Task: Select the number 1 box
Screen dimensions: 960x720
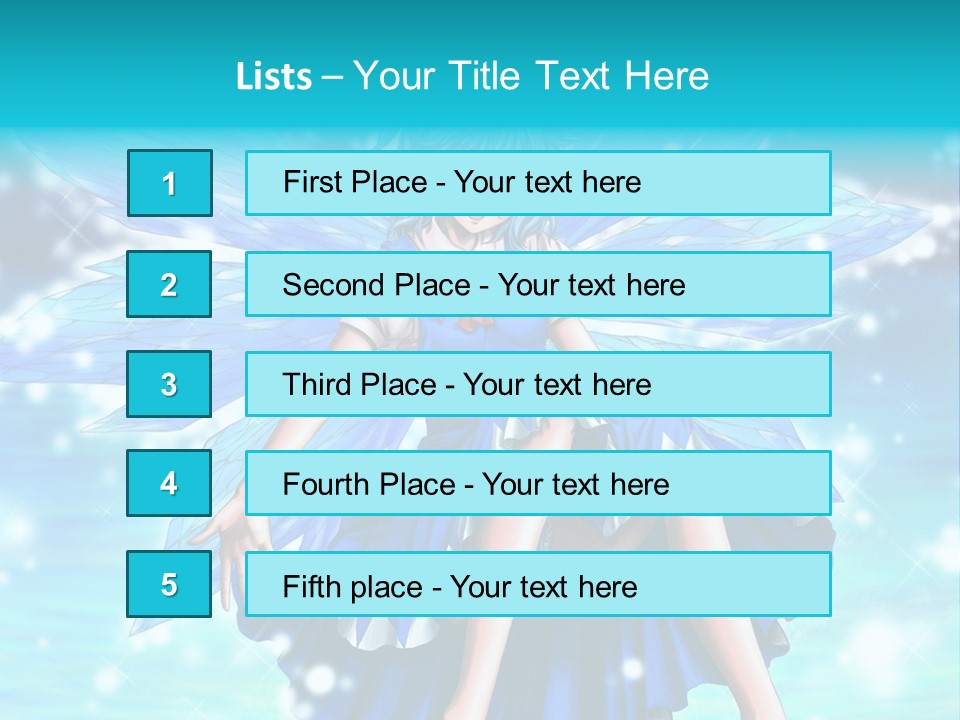Action: (170, 183)
